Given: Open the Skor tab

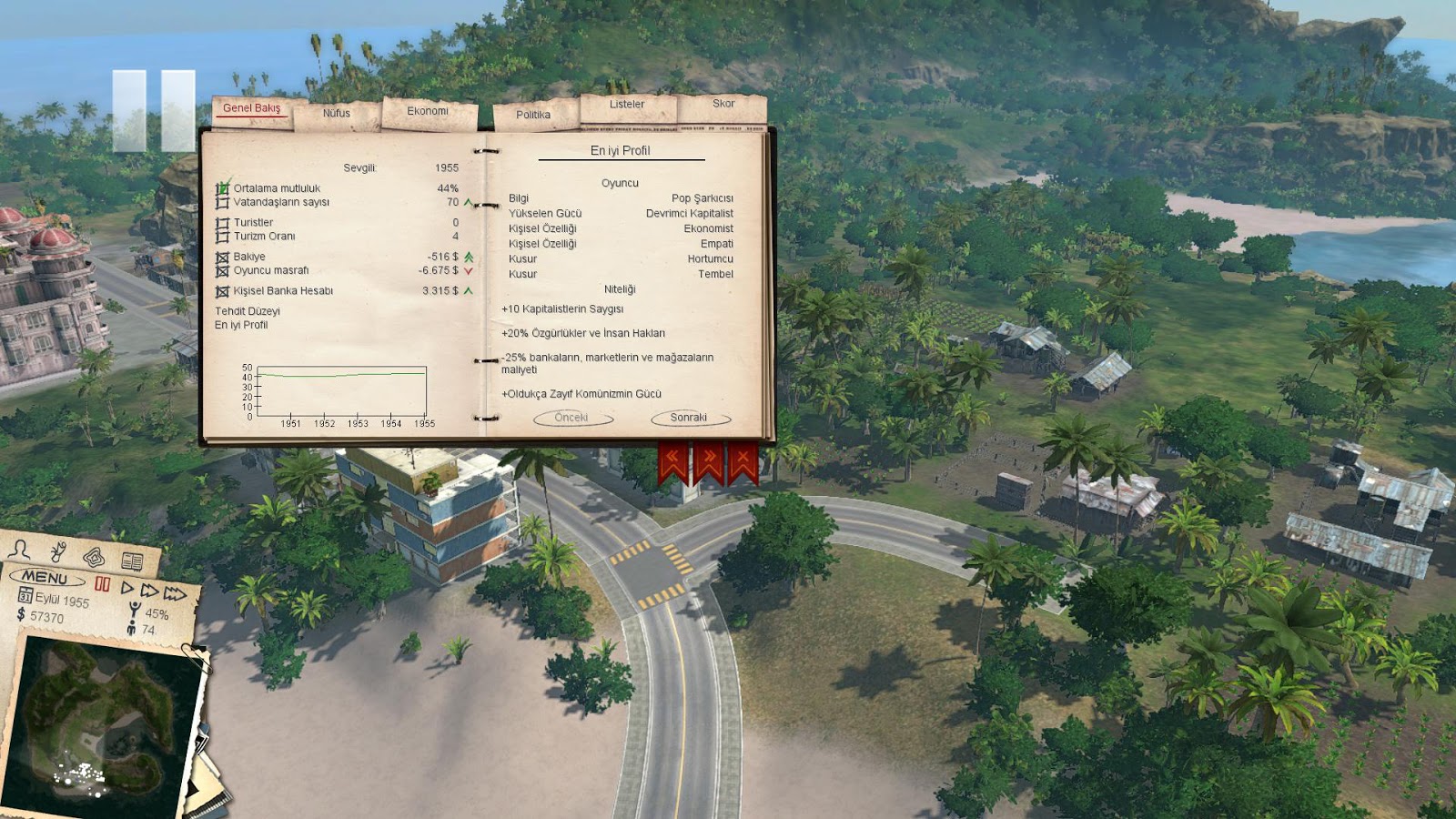Looking at the screenshot, I should click(723, 104).
